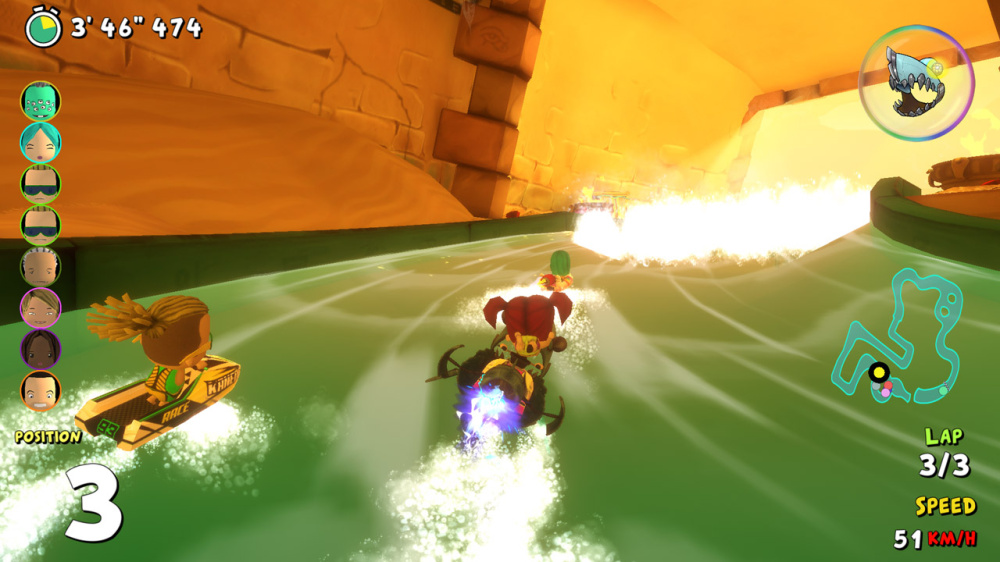Select the shark jaws item bubble
The image size is (1000, 562).
coord(915,82)
